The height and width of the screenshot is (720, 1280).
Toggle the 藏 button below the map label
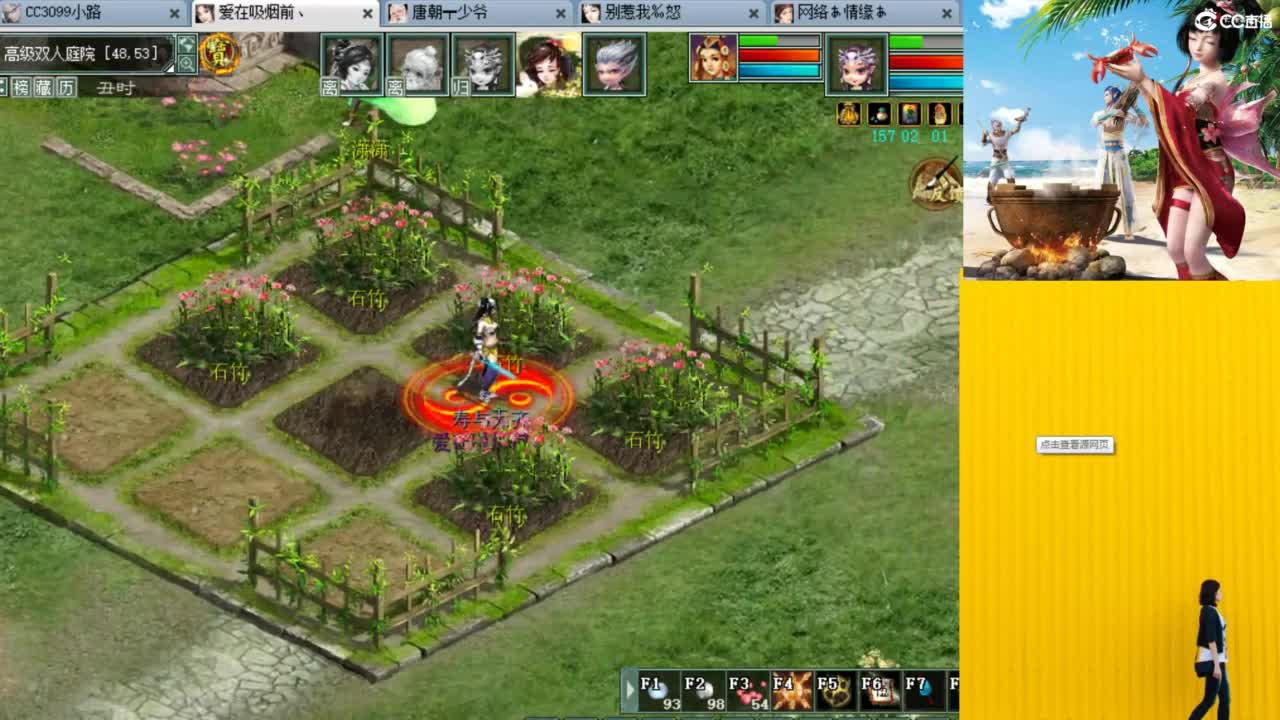pyautogui.click(x=42, y=88)
